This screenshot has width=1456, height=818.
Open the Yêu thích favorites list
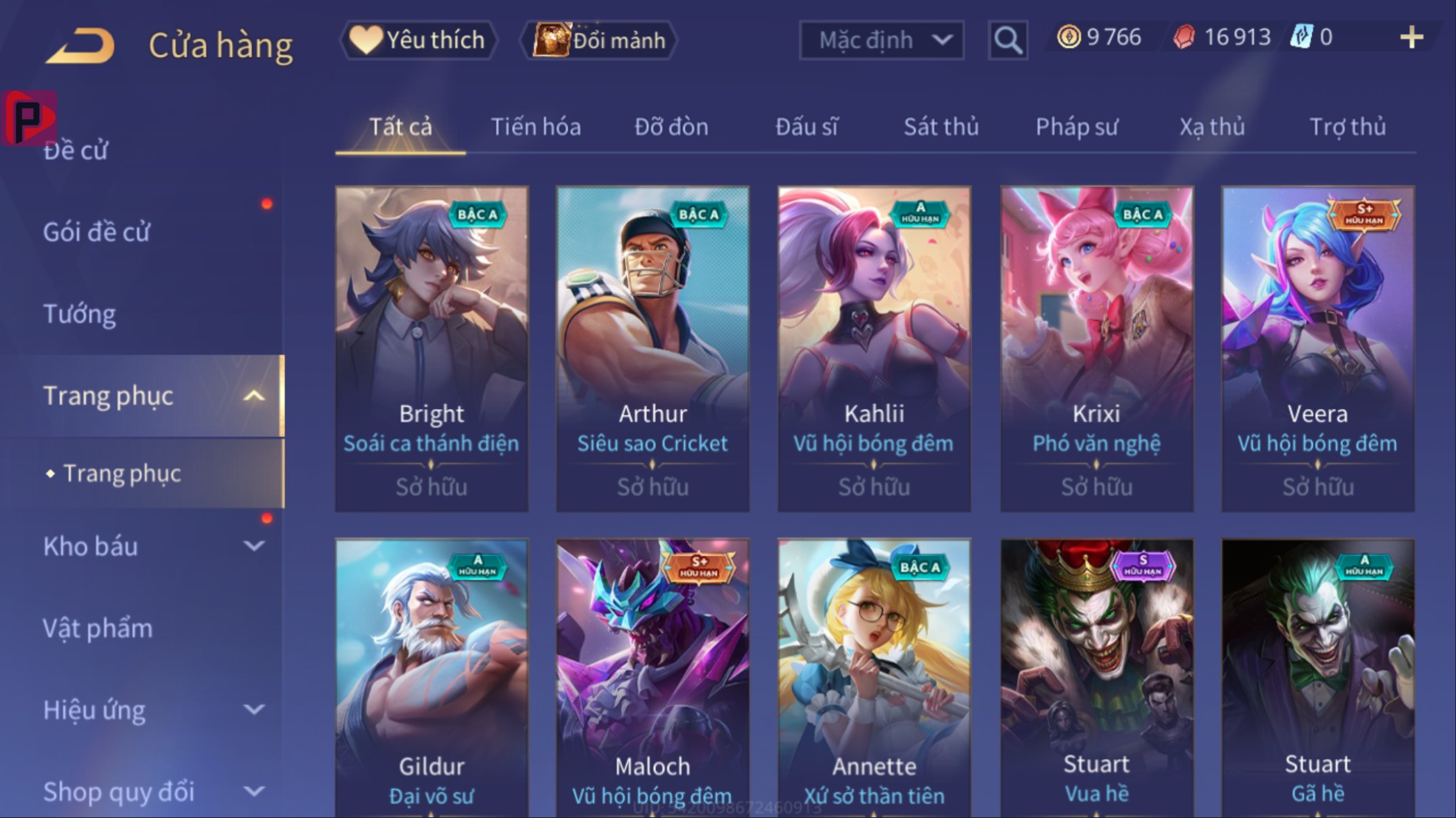point(418,40)
